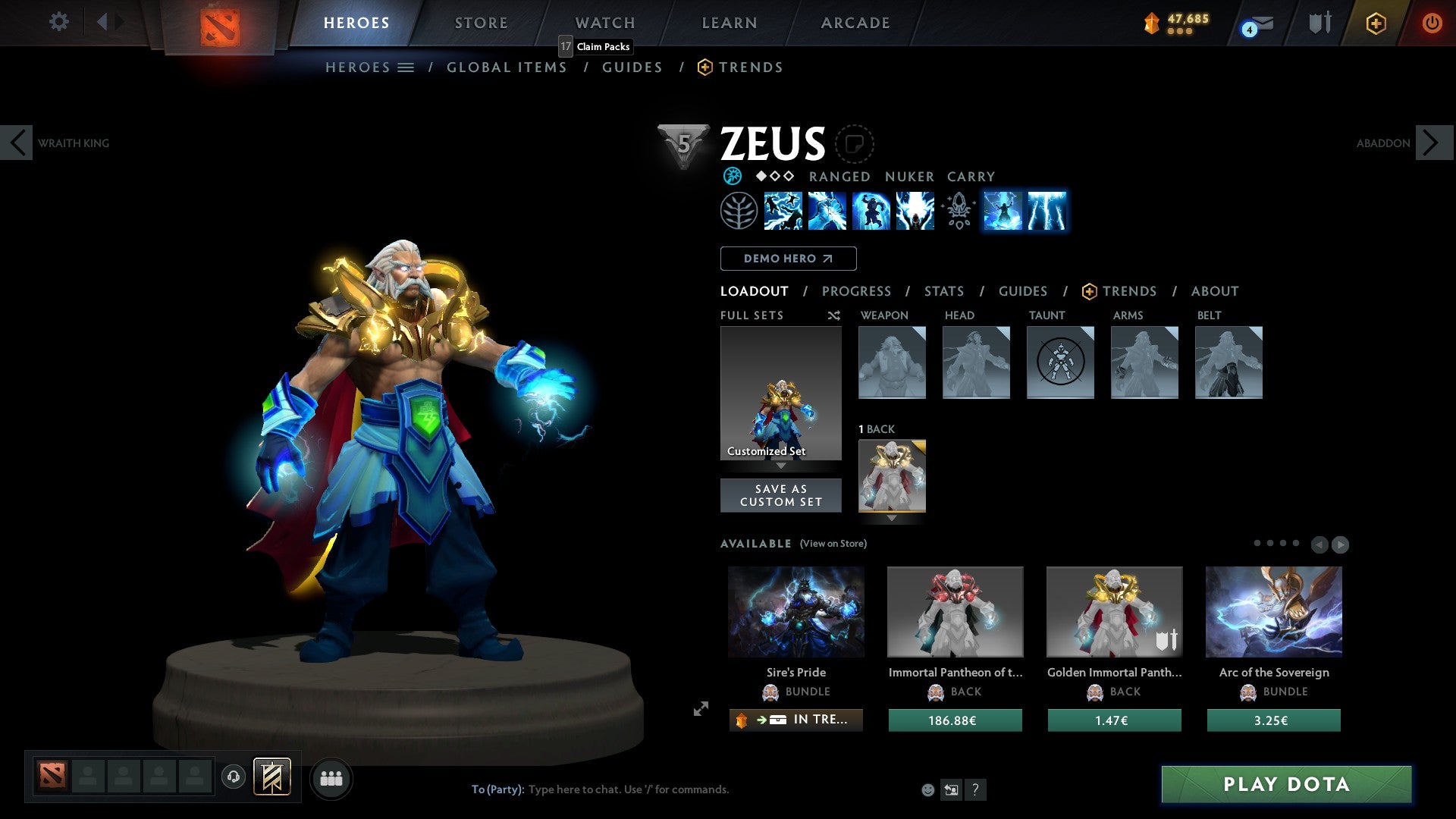
Task: Toggle the emoticon picker near the chat bar
Action: pyautogui.click(x=927, y=789)
